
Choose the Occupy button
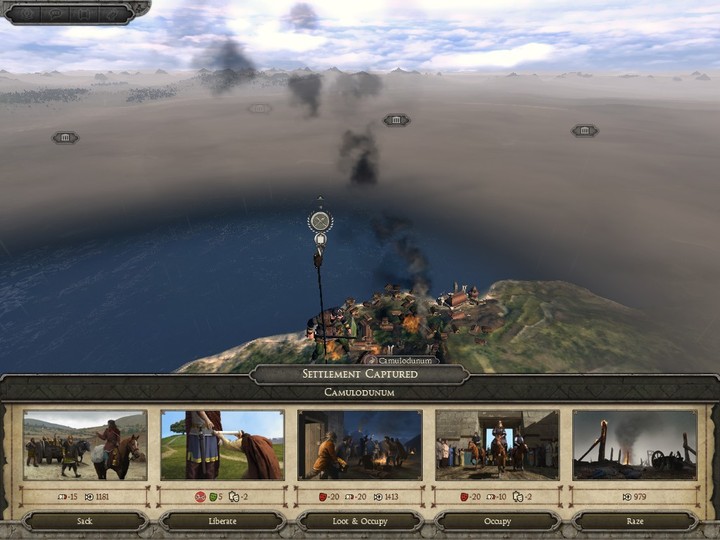point(497,521)
